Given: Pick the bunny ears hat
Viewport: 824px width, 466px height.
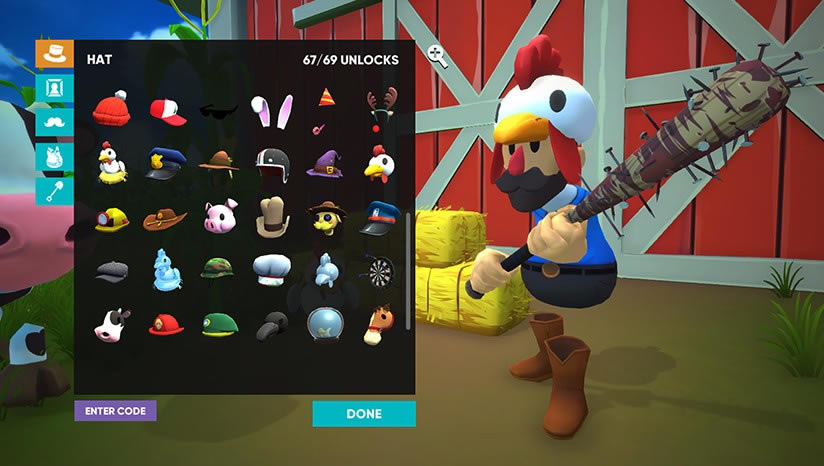Looking at the screenshot, I should pos(271,110).
